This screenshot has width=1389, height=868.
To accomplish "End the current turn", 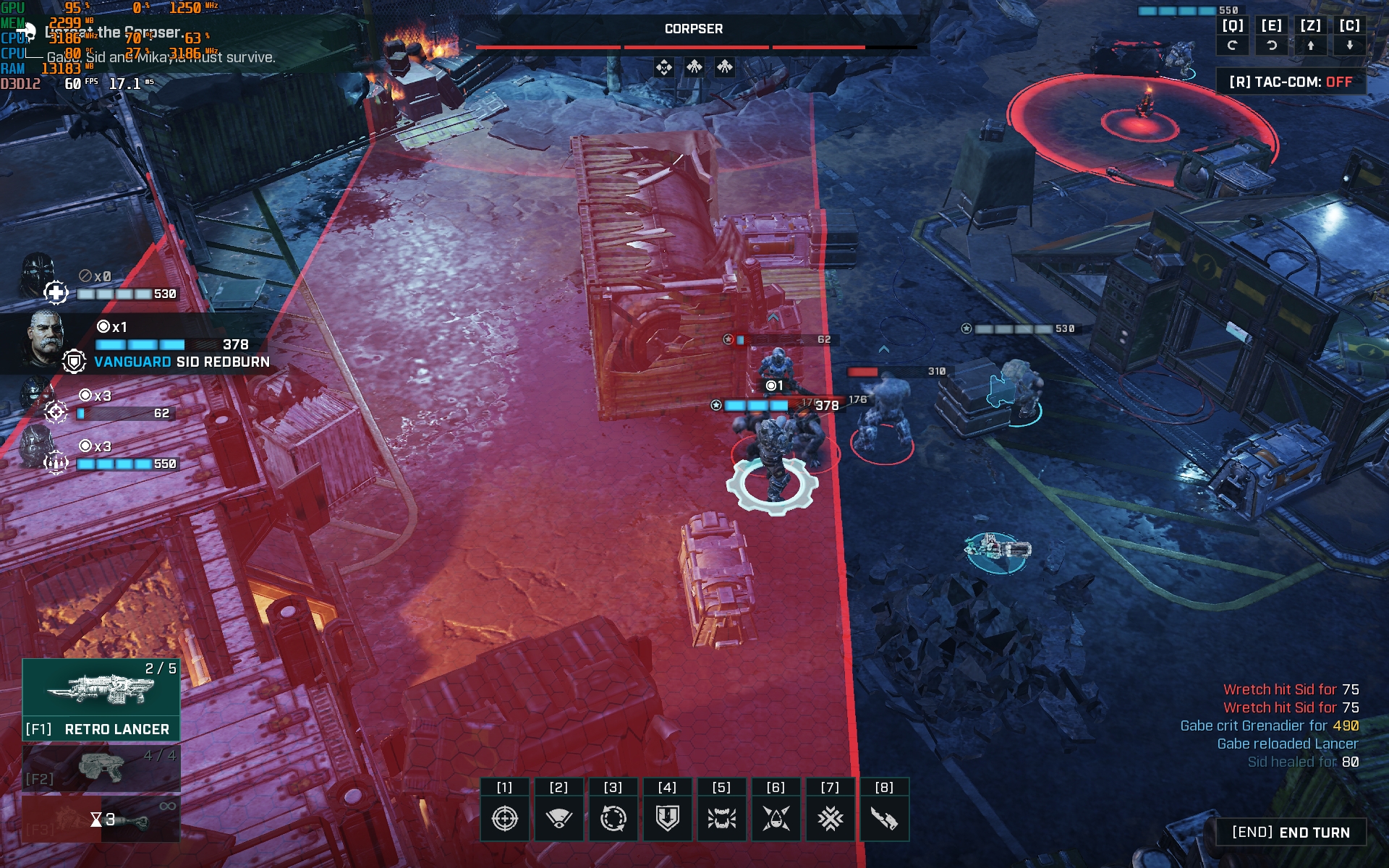I will coord(1291,833).
